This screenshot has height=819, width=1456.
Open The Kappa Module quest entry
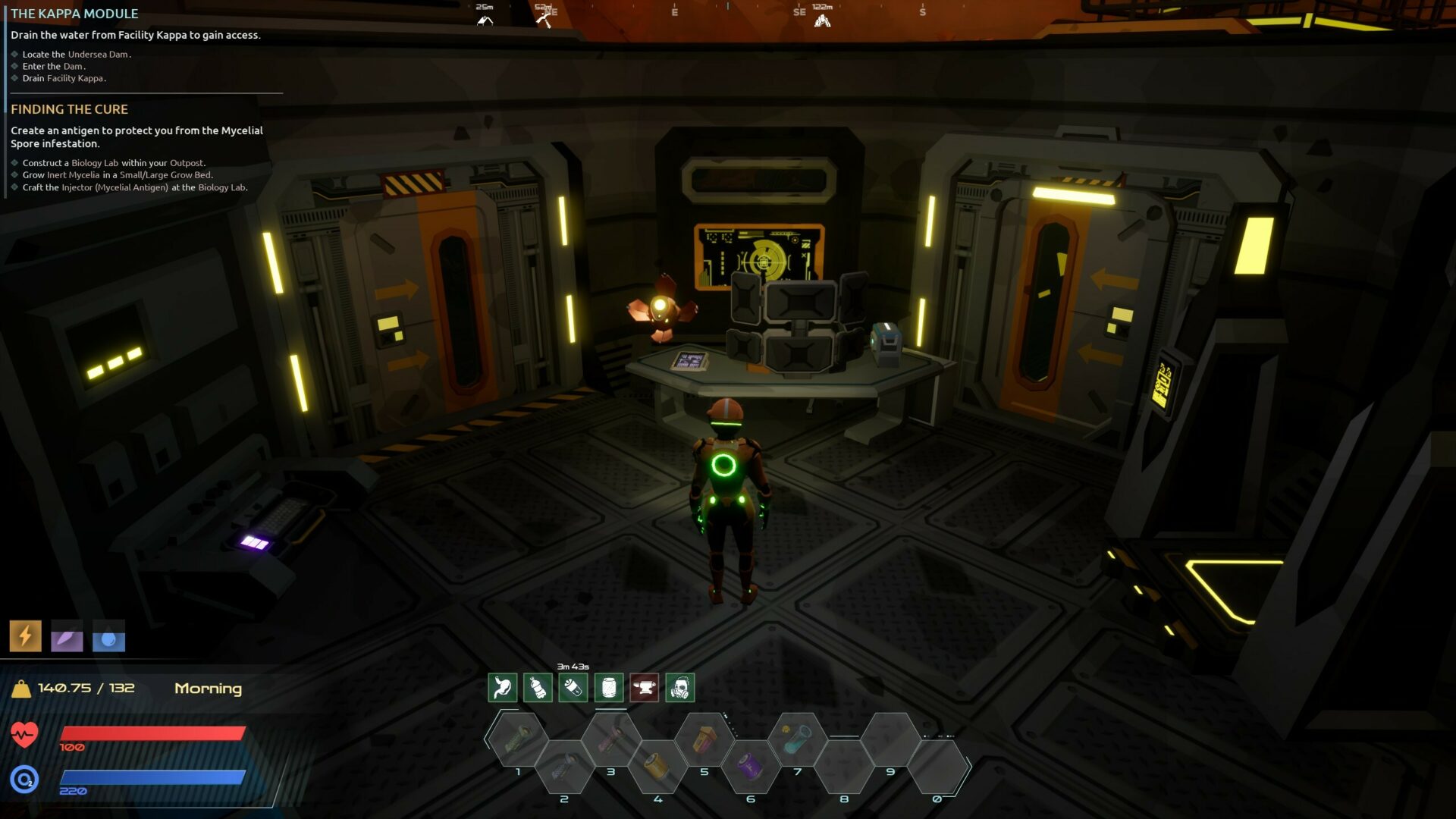pos(74,14)
